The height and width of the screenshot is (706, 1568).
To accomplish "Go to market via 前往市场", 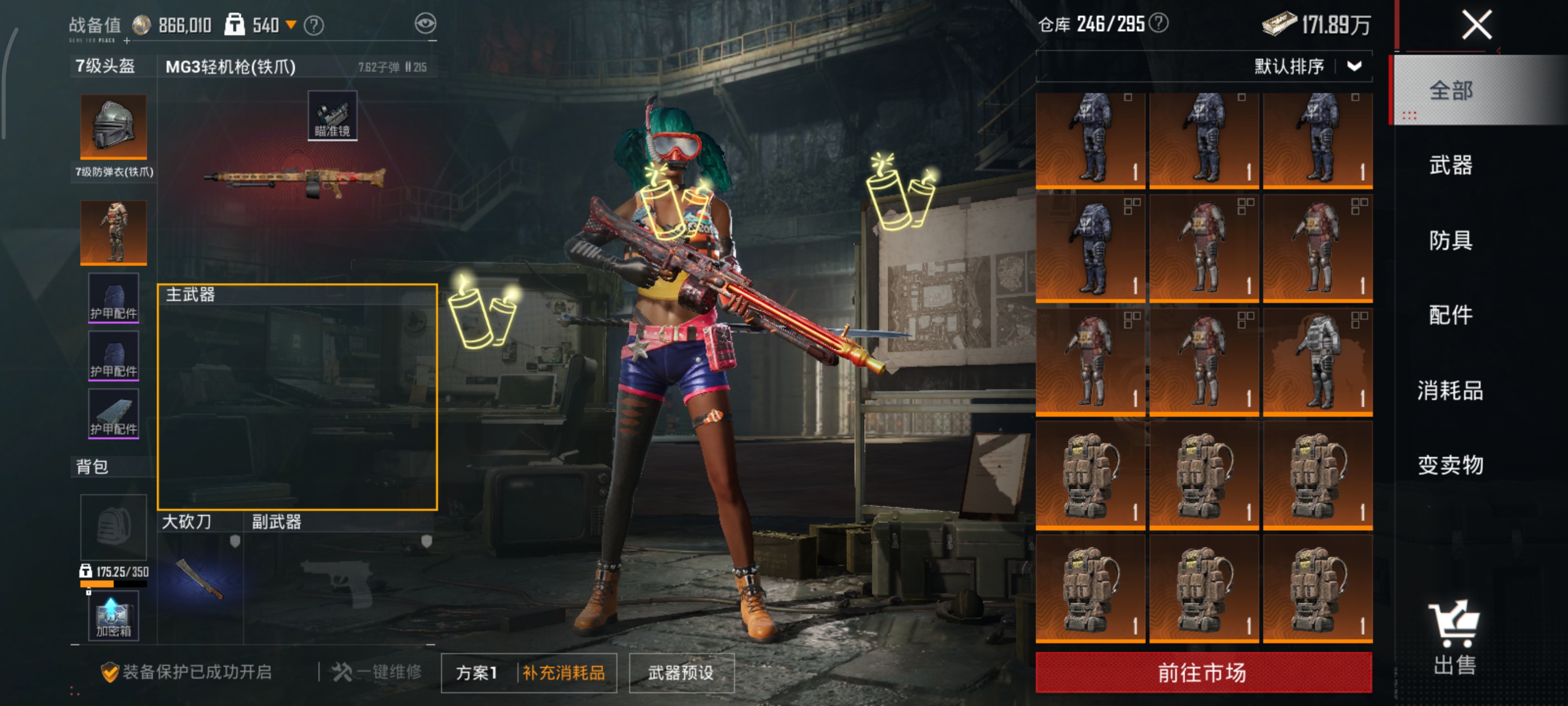I will point(1203,673).
